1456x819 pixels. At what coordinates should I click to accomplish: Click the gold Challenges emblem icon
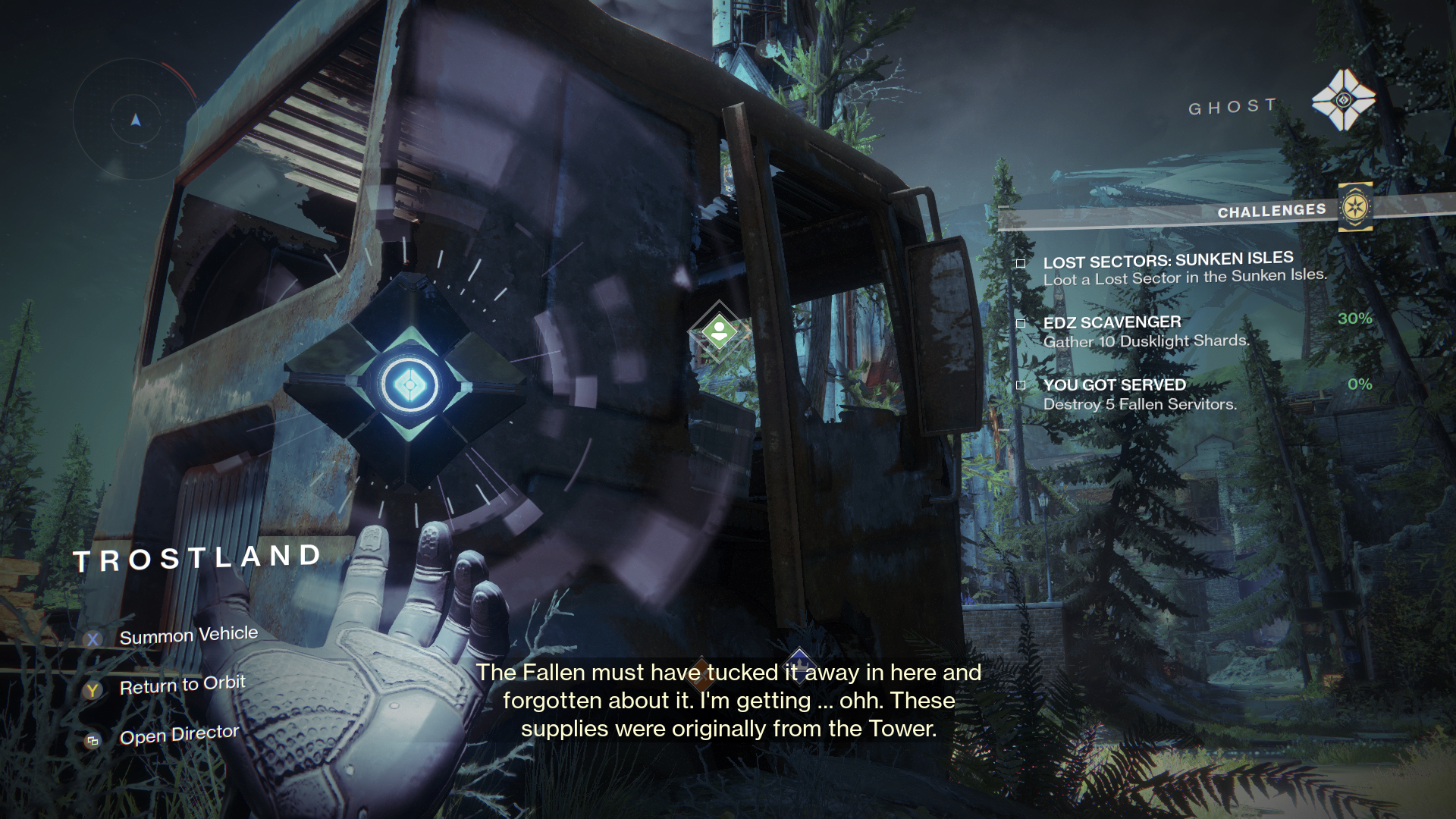[1354, 206]
